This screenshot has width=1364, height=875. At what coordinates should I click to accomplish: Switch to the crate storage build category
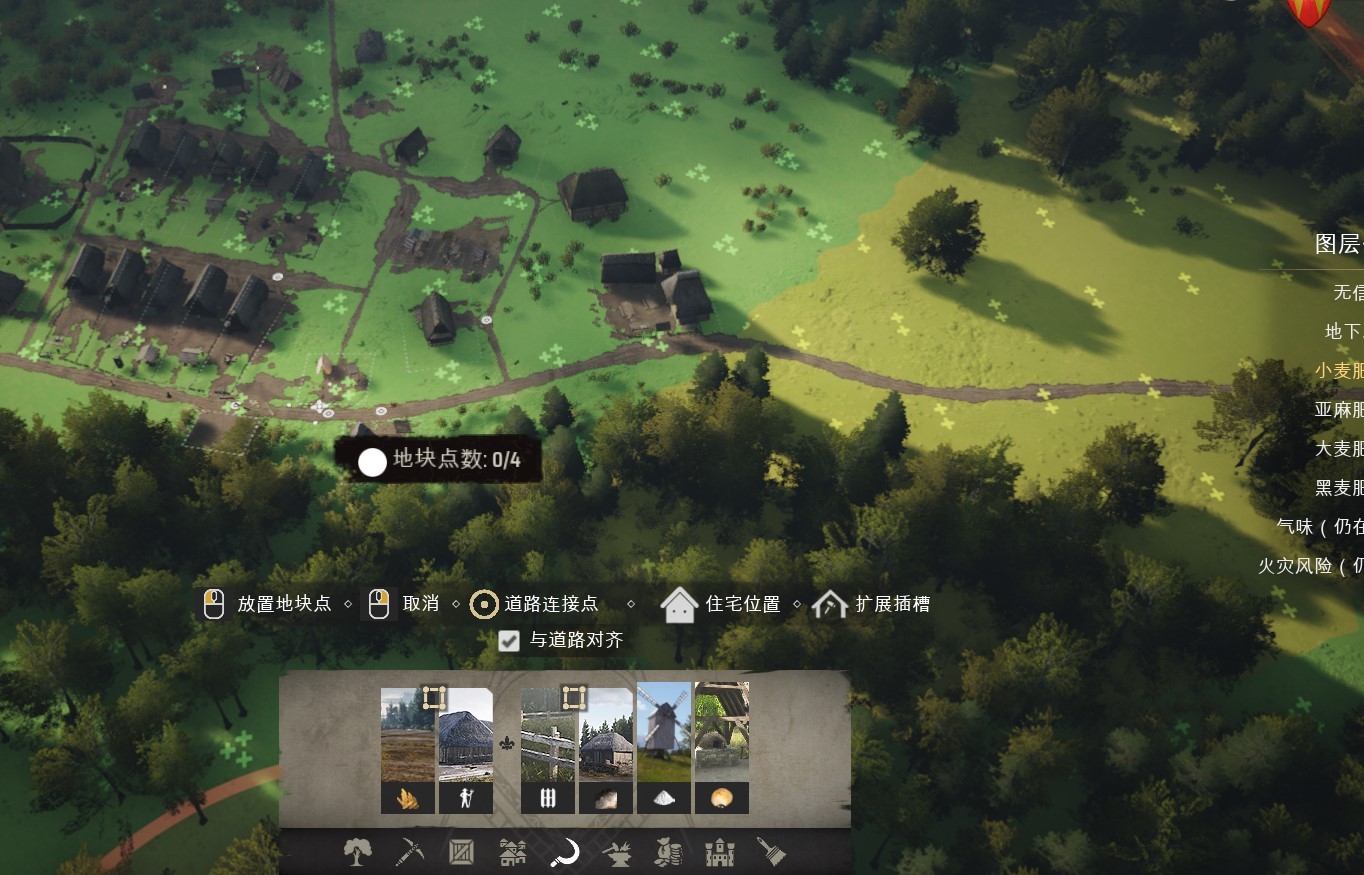[461, 853]
